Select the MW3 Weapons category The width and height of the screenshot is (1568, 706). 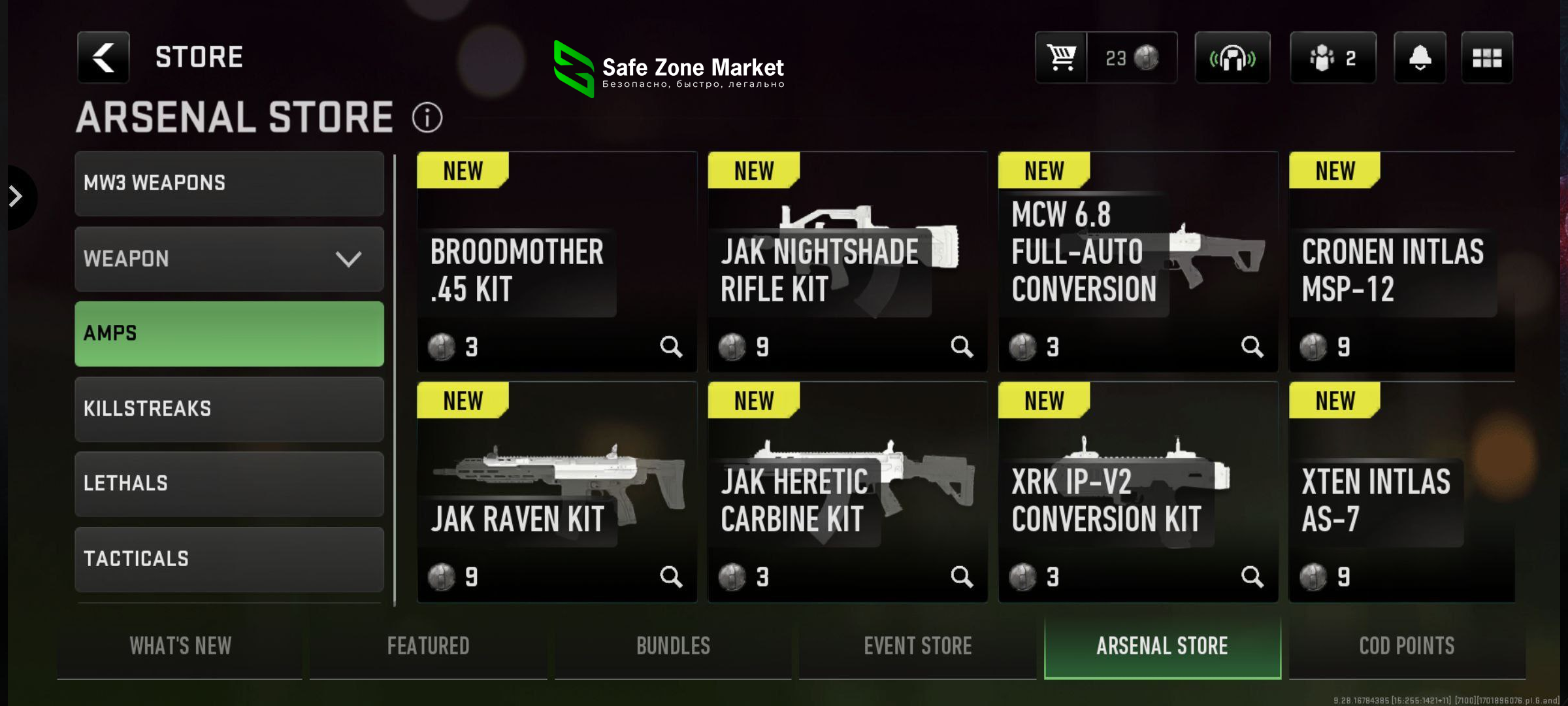pyautogui.click(x=229, y=184)
